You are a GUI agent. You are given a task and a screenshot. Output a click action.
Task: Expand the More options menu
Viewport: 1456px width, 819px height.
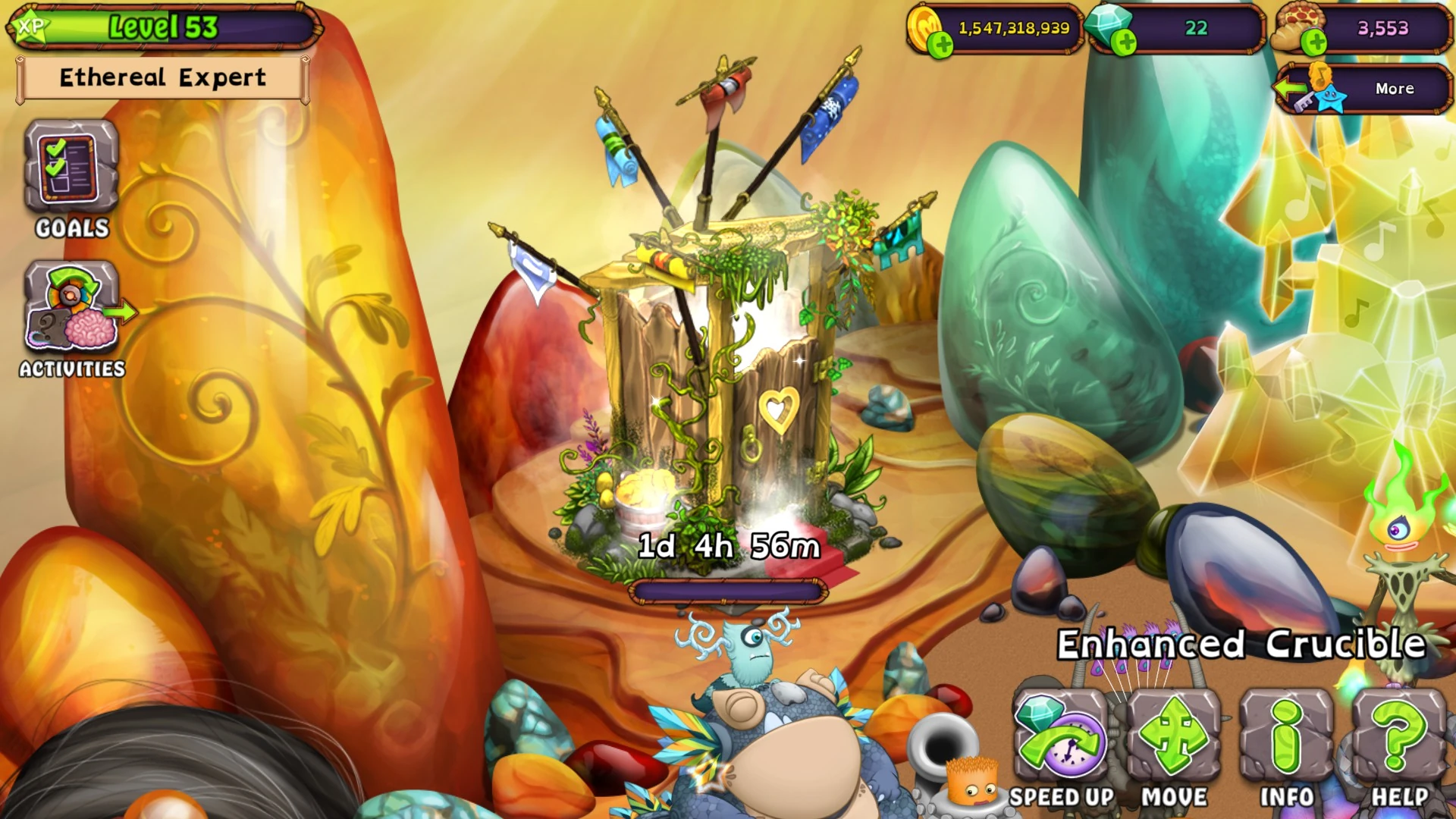pyautogui.click(x=1394, y=89)
